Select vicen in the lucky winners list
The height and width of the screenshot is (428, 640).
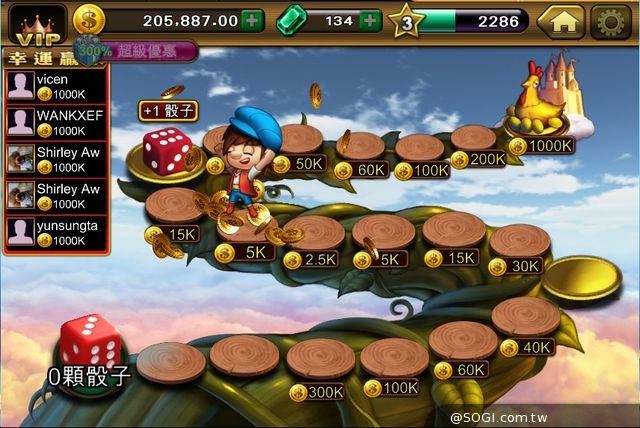[x=53, y=85]
